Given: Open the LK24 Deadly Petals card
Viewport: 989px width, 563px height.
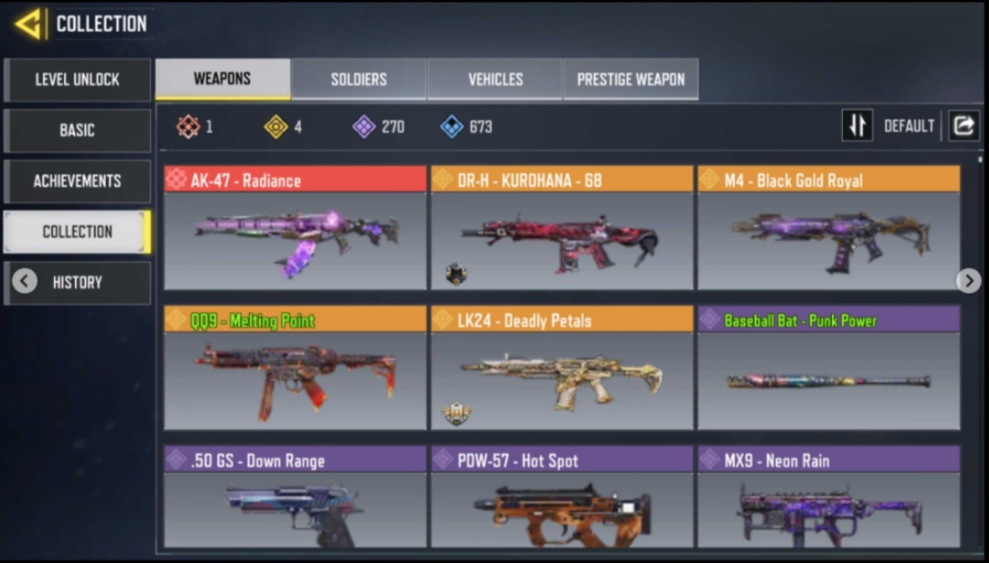Looking at the screenshot, I should coord(561,368).
